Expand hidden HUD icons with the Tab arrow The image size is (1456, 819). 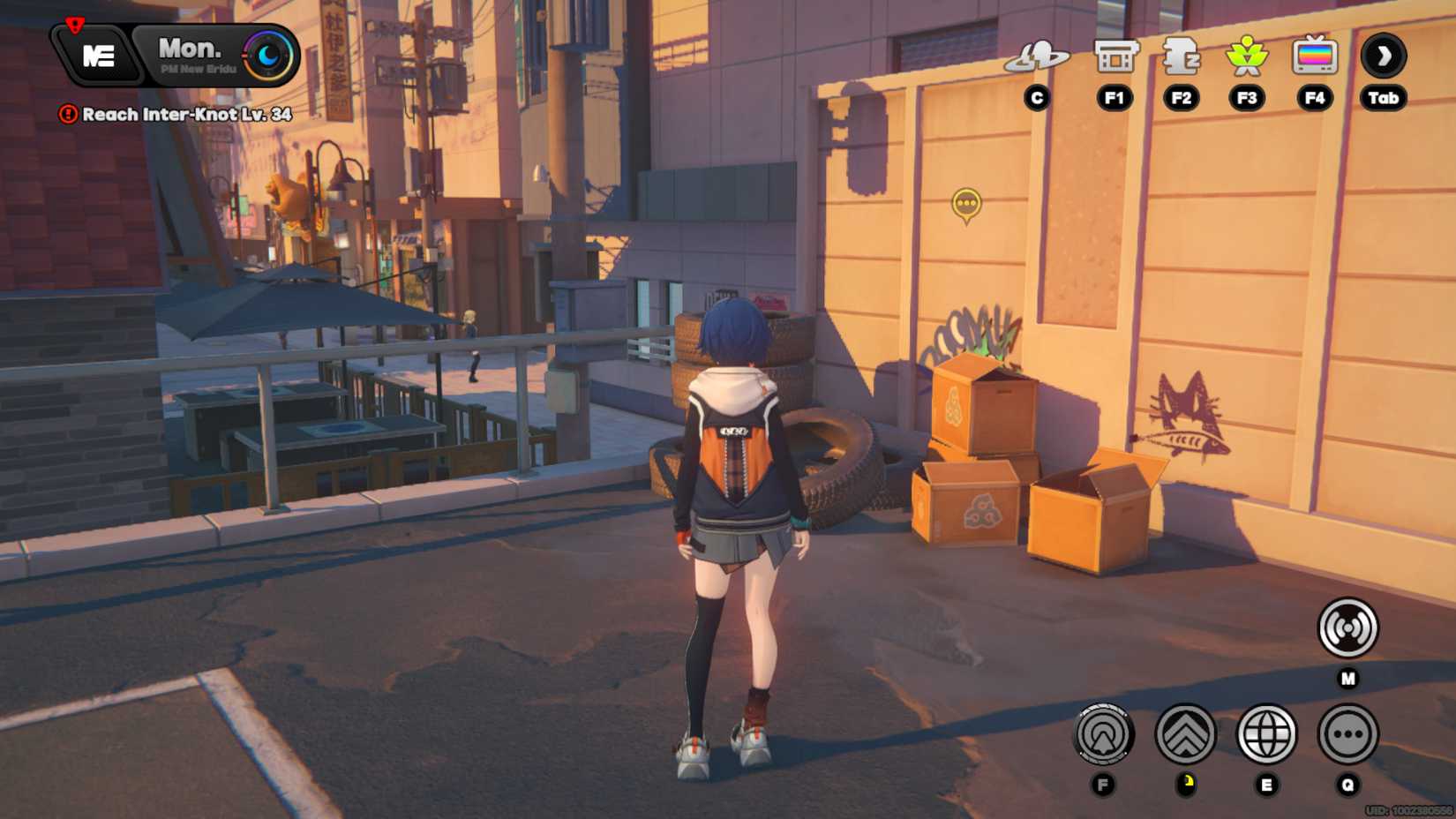[x=1384, y=55]
